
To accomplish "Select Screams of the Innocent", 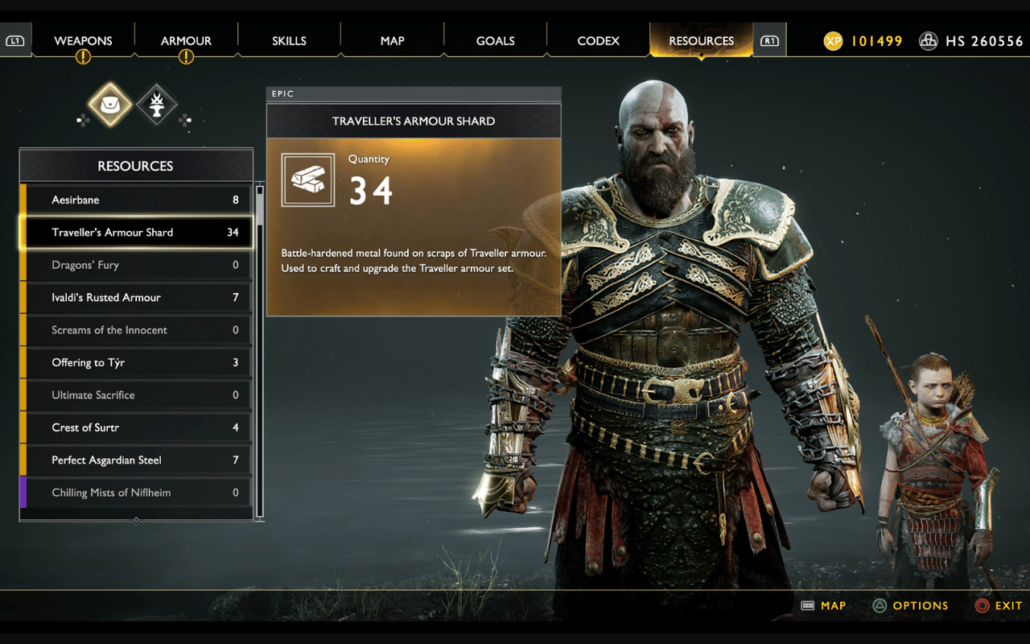I will (x=136, y=330).
